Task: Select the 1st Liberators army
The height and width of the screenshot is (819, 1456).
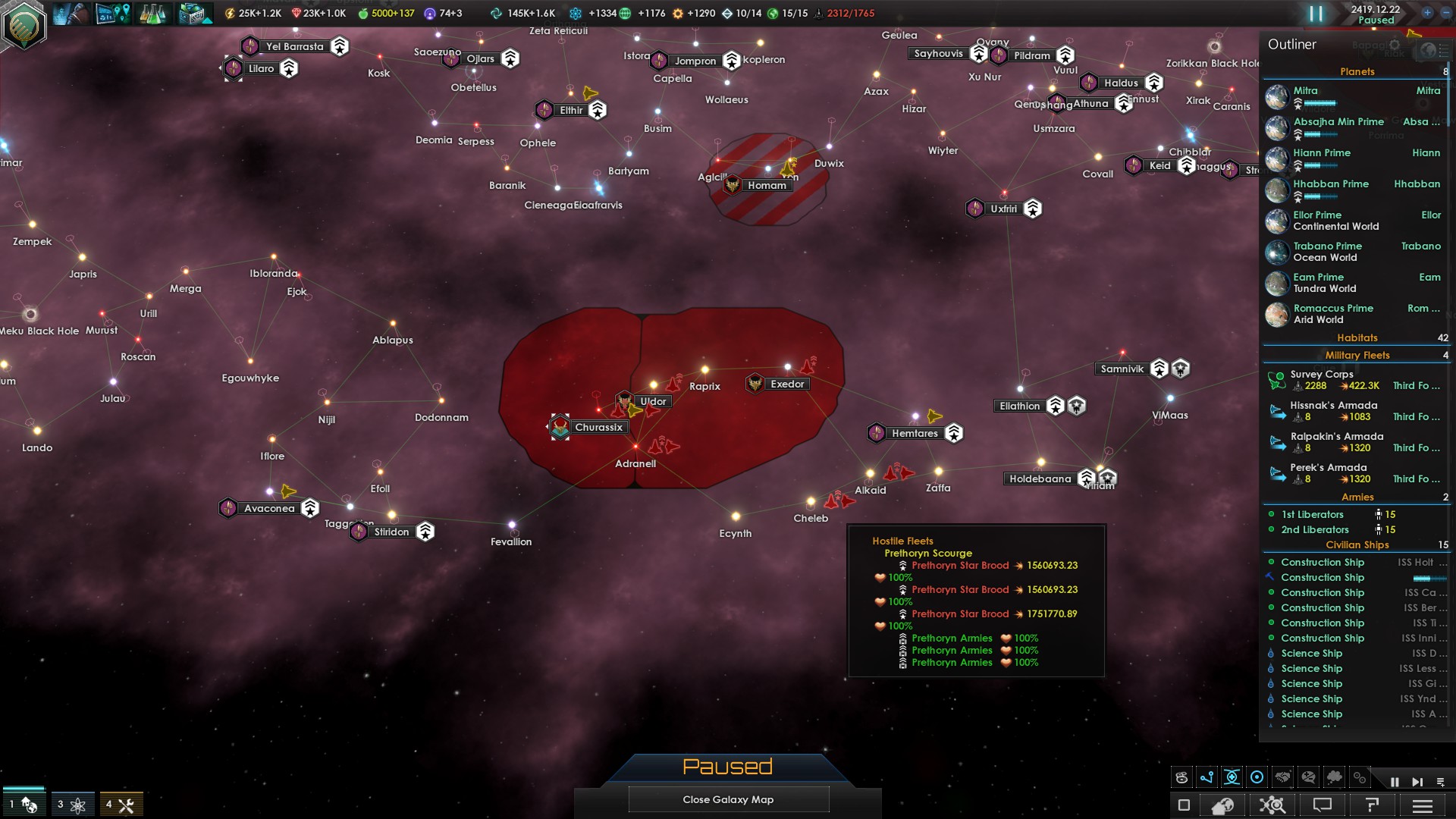Action: pyautogui.click(x=1313, y=514)
